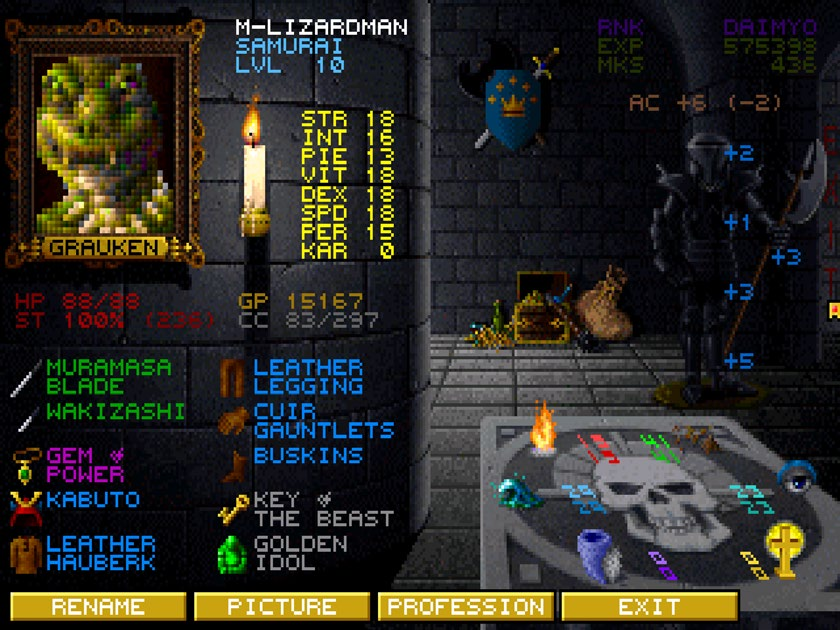Choose the Golden Idol item
Screen dimensions: 840x630
(x=300, y=552)
